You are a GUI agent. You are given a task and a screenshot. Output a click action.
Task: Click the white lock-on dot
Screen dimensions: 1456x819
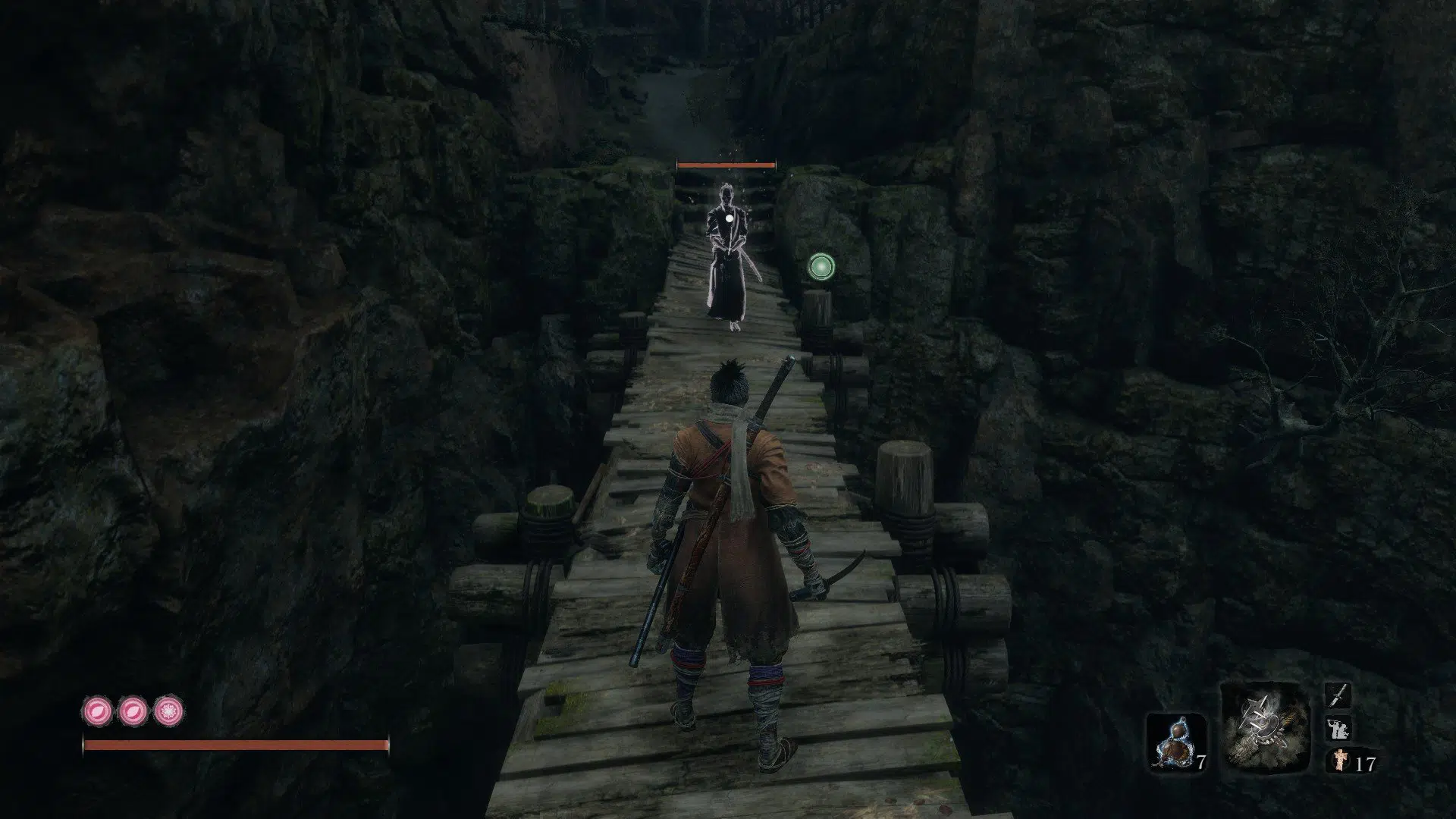(x=730, y=219)
